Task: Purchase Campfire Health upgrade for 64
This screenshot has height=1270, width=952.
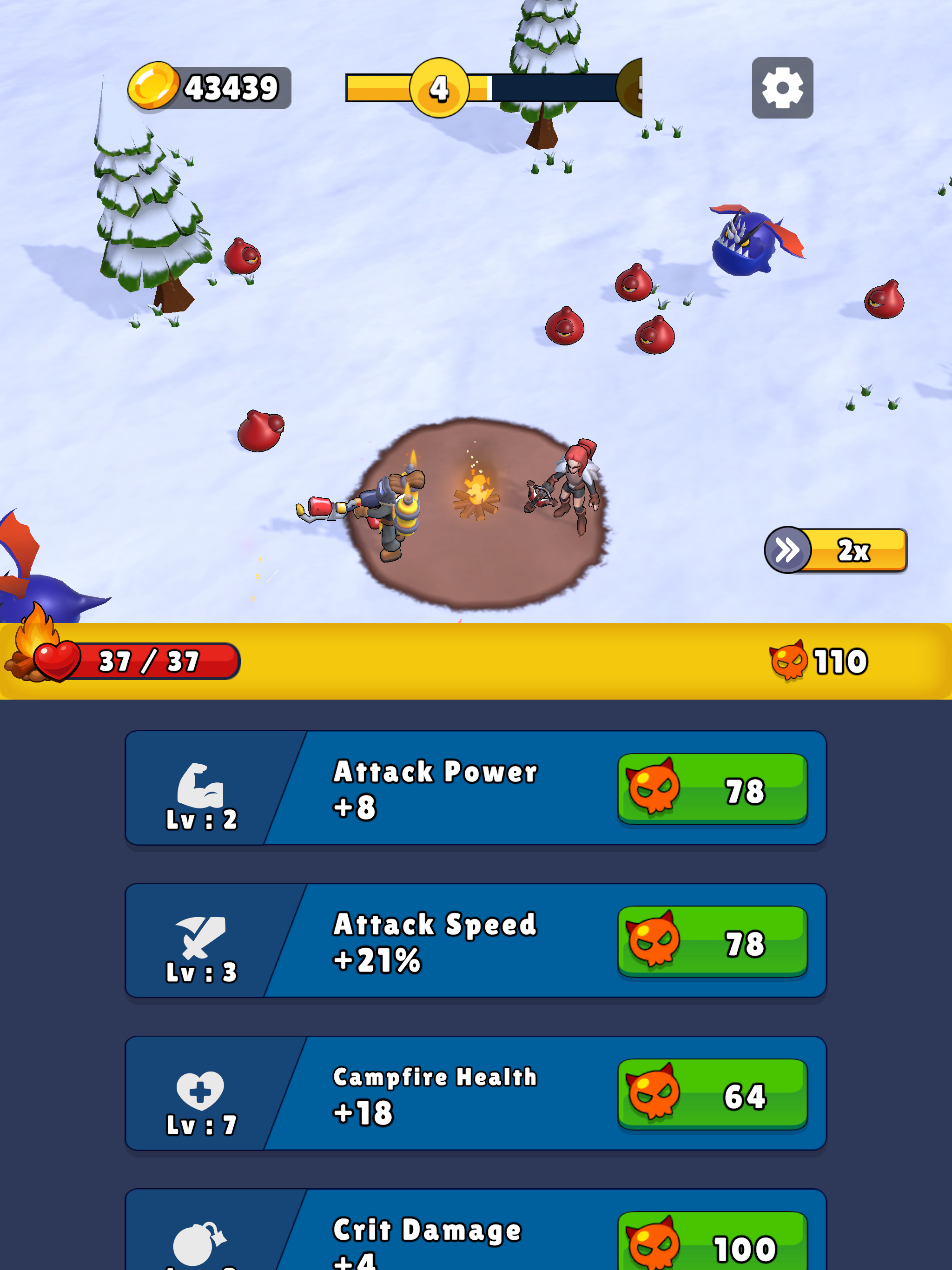Action: pyautogui.click(x=712, y=1094)
